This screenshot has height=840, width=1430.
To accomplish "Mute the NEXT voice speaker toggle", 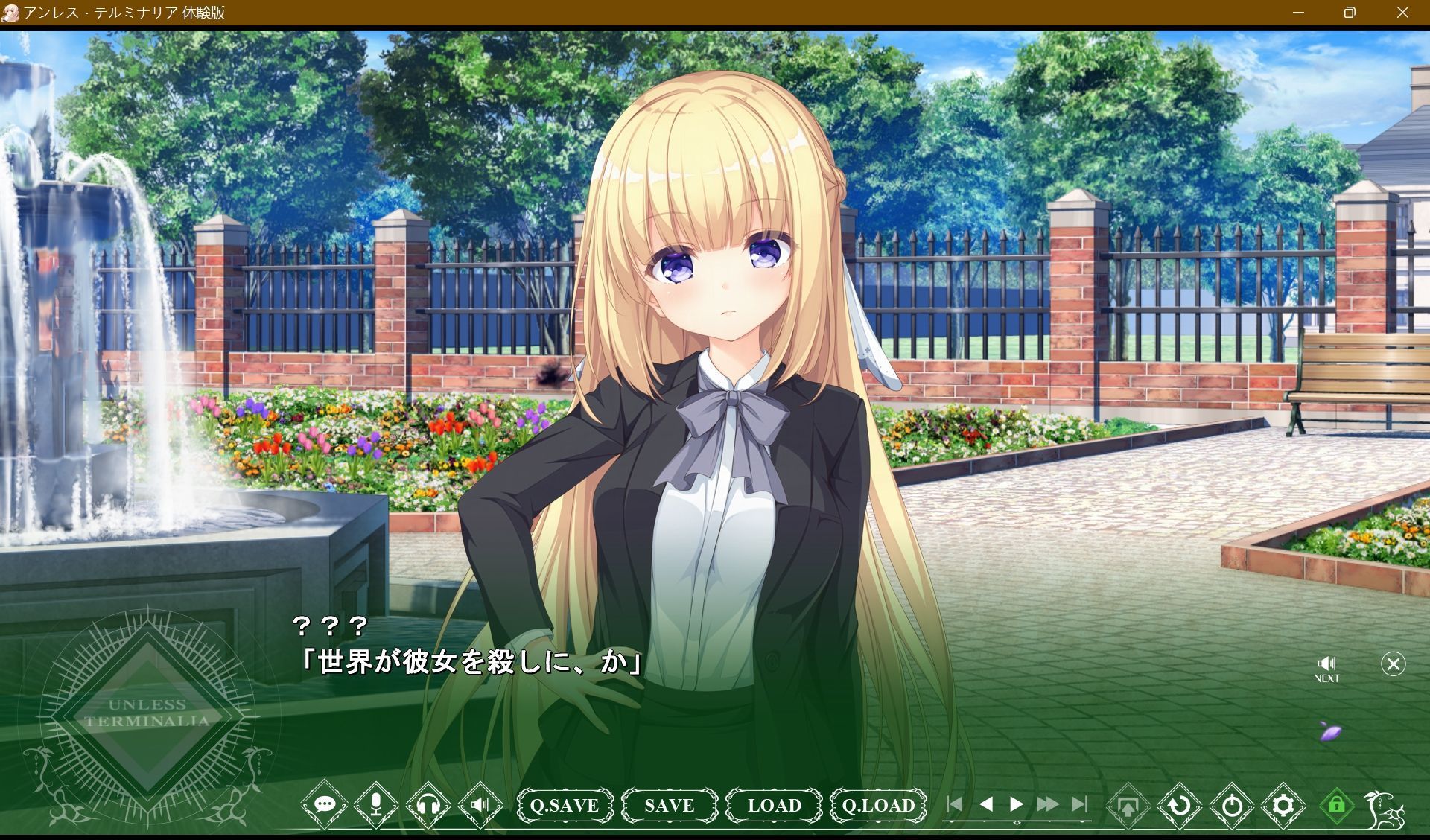I will (x=1327, y=665).
